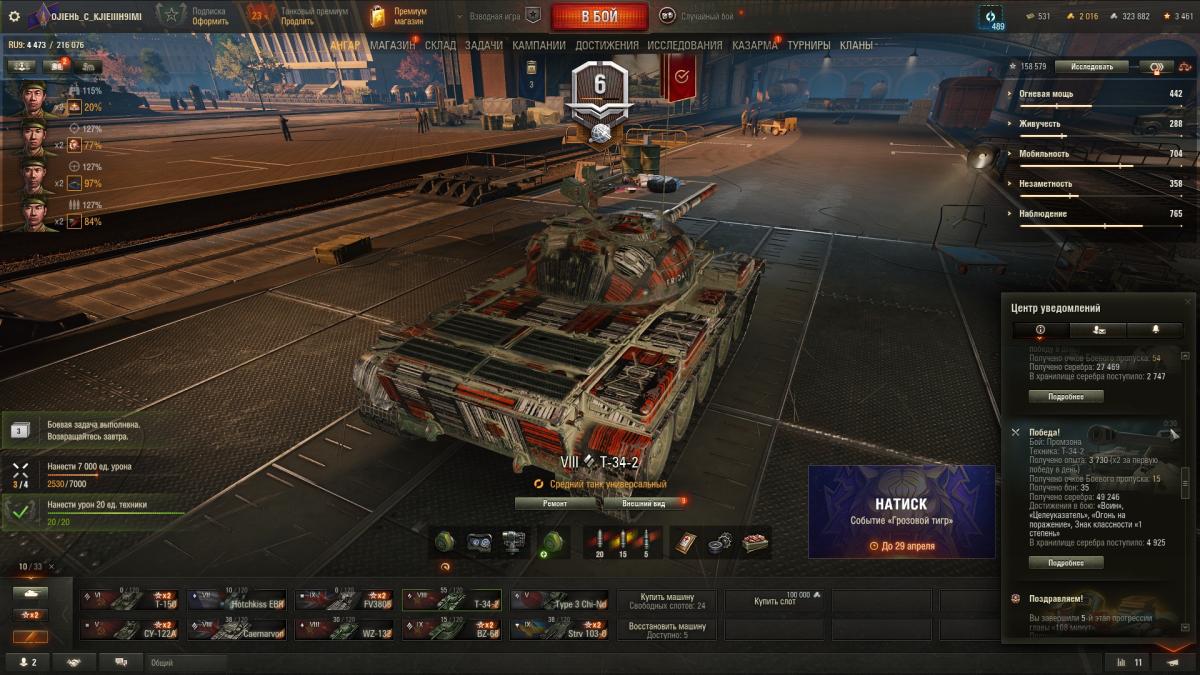Open the КЛАНЫ clans tab
This screenshot has width=1200, height=675.
[x=856, y=45]
